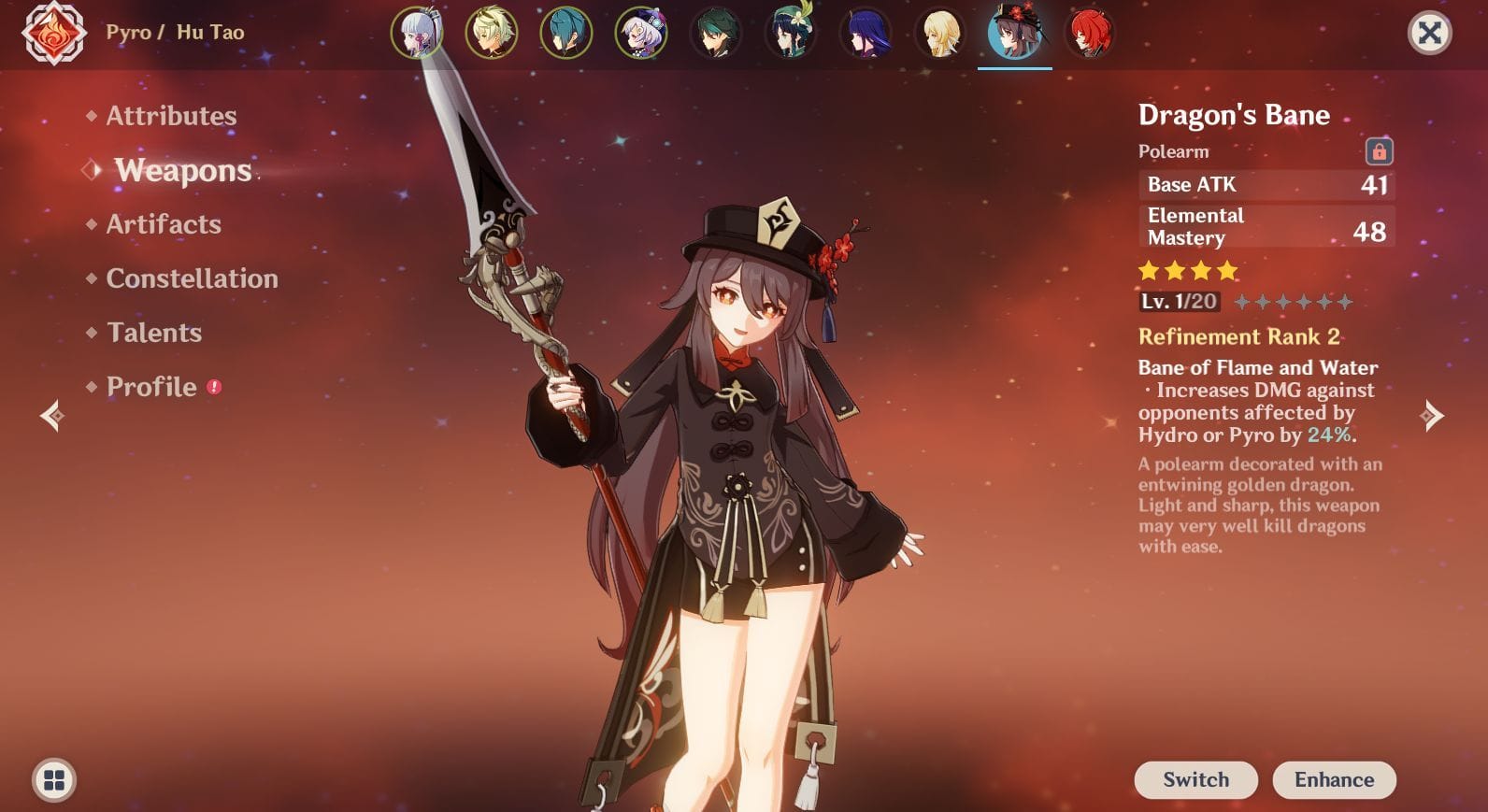Select Aether's character portrait

coord(494,33)
